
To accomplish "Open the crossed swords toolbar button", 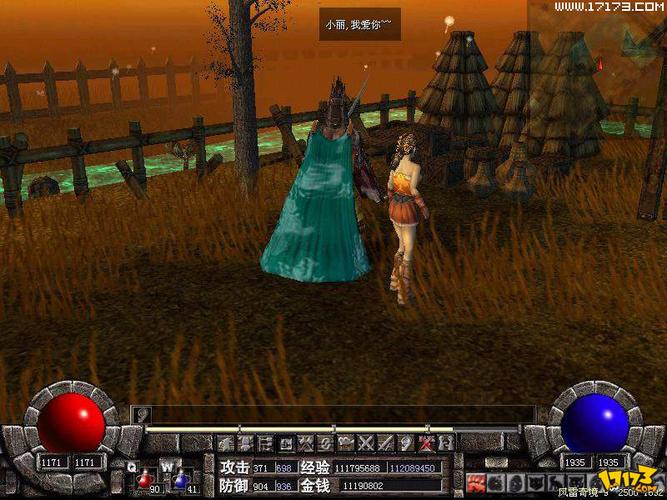I will point(367,442).
